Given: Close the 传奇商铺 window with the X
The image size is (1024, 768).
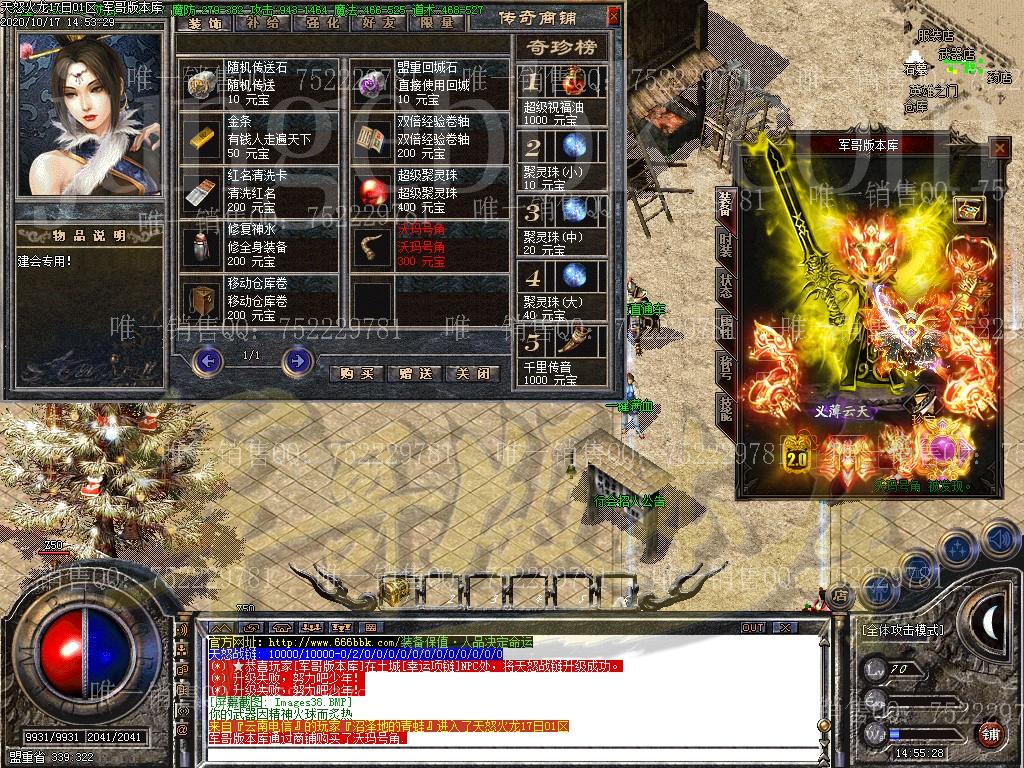Looking at the screenshot, I should 613,17.
